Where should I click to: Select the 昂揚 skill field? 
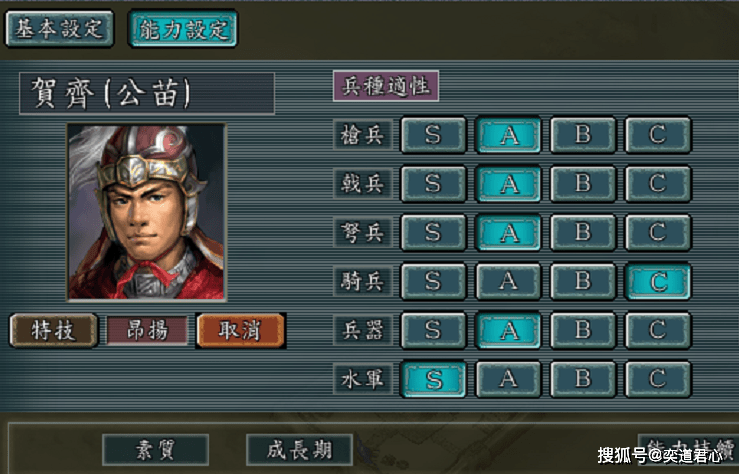[x=147, y=330]
